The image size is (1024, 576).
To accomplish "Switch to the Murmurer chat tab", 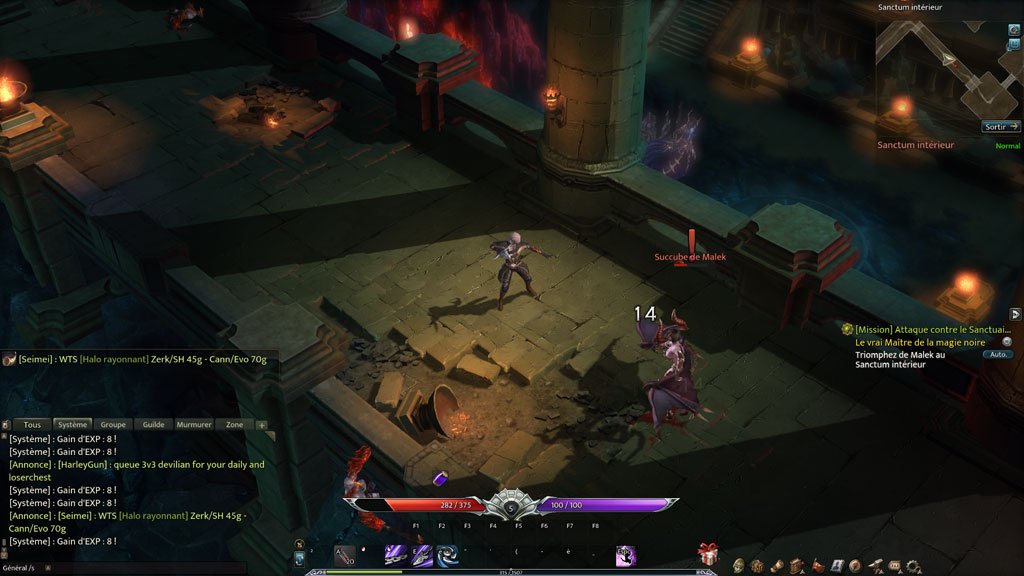I will point(194,425).
